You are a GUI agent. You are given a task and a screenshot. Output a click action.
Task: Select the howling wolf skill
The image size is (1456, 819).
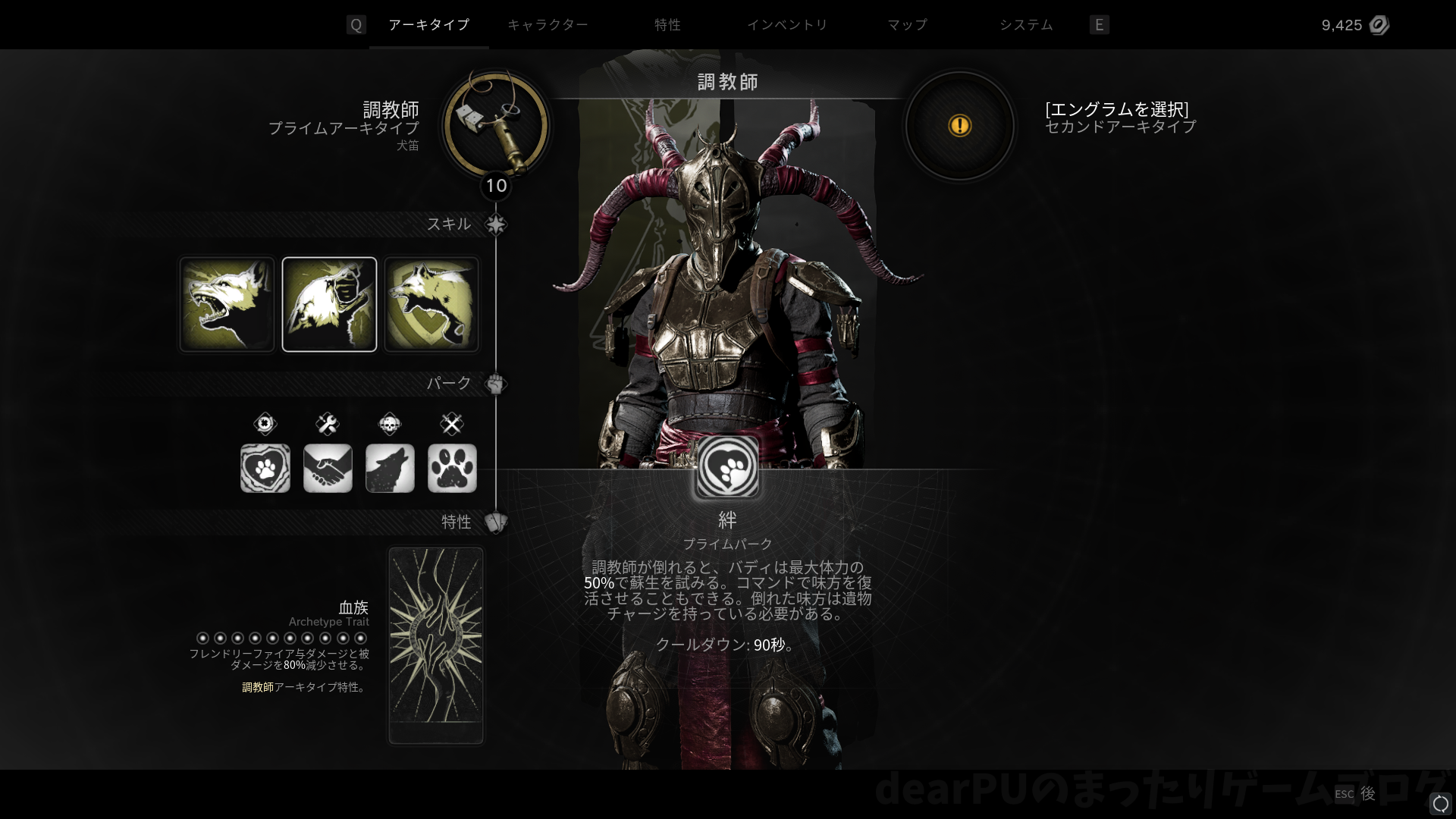point(227,304)
